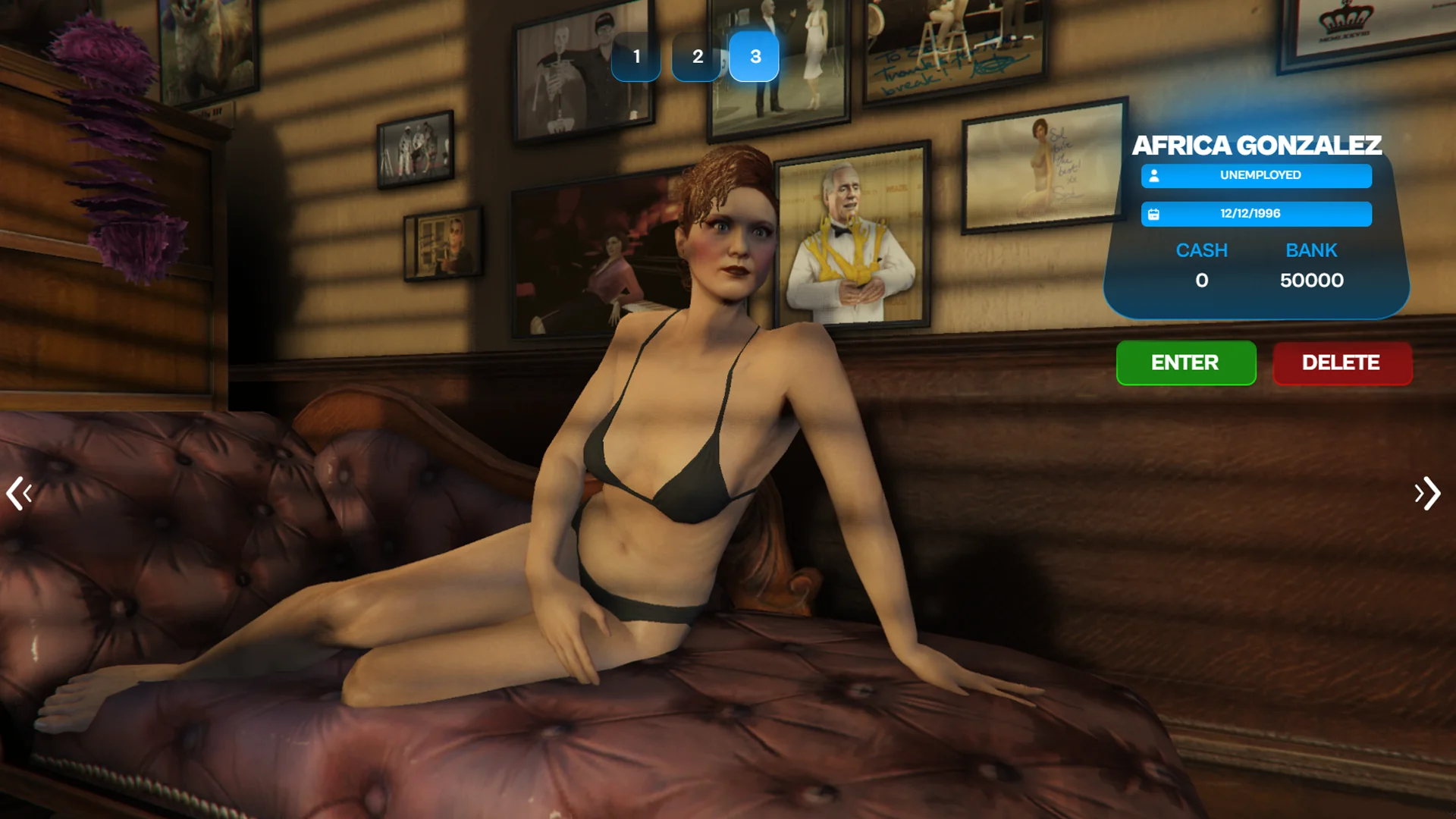Select character slot 2

pos(696,56)
